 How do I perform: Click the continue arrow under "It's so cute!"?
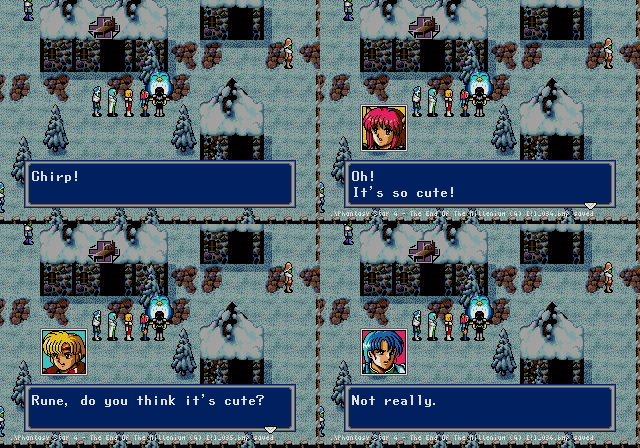click(590, 206)
